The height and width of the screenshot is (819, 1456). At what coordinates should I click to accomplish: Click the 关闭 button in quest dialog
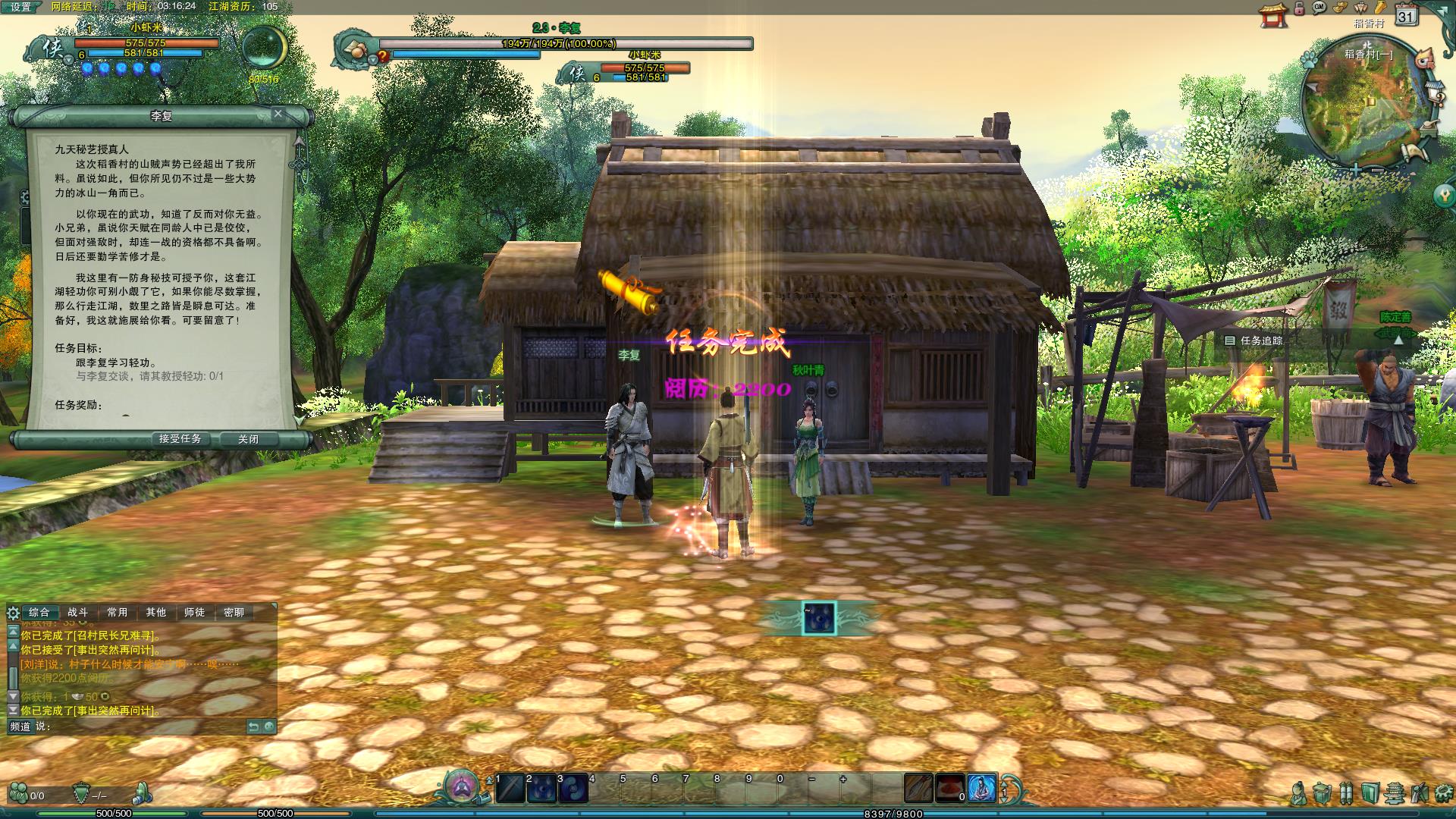(248, 439)
